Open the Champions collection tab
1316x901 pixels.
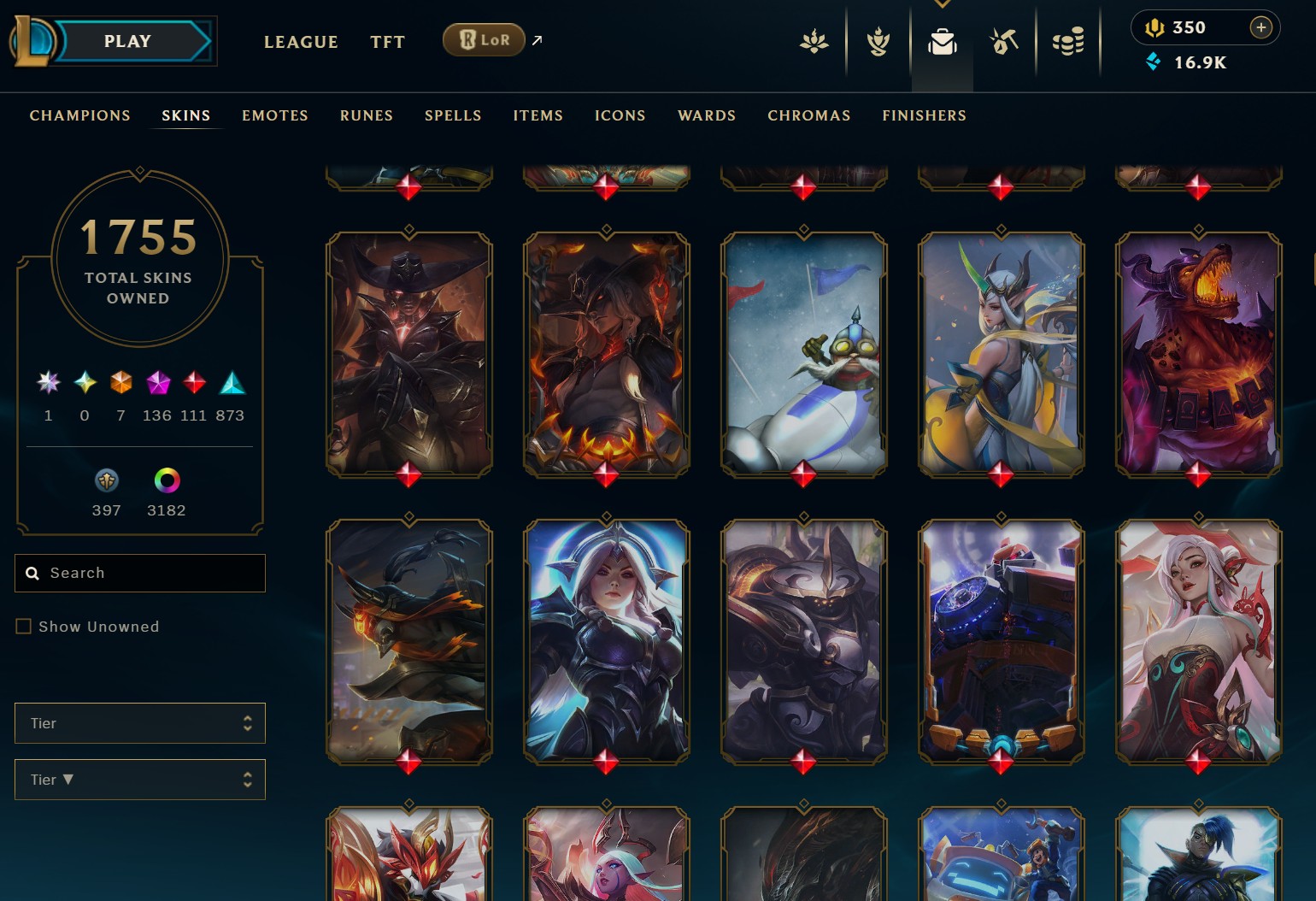(x=80, y=115)
